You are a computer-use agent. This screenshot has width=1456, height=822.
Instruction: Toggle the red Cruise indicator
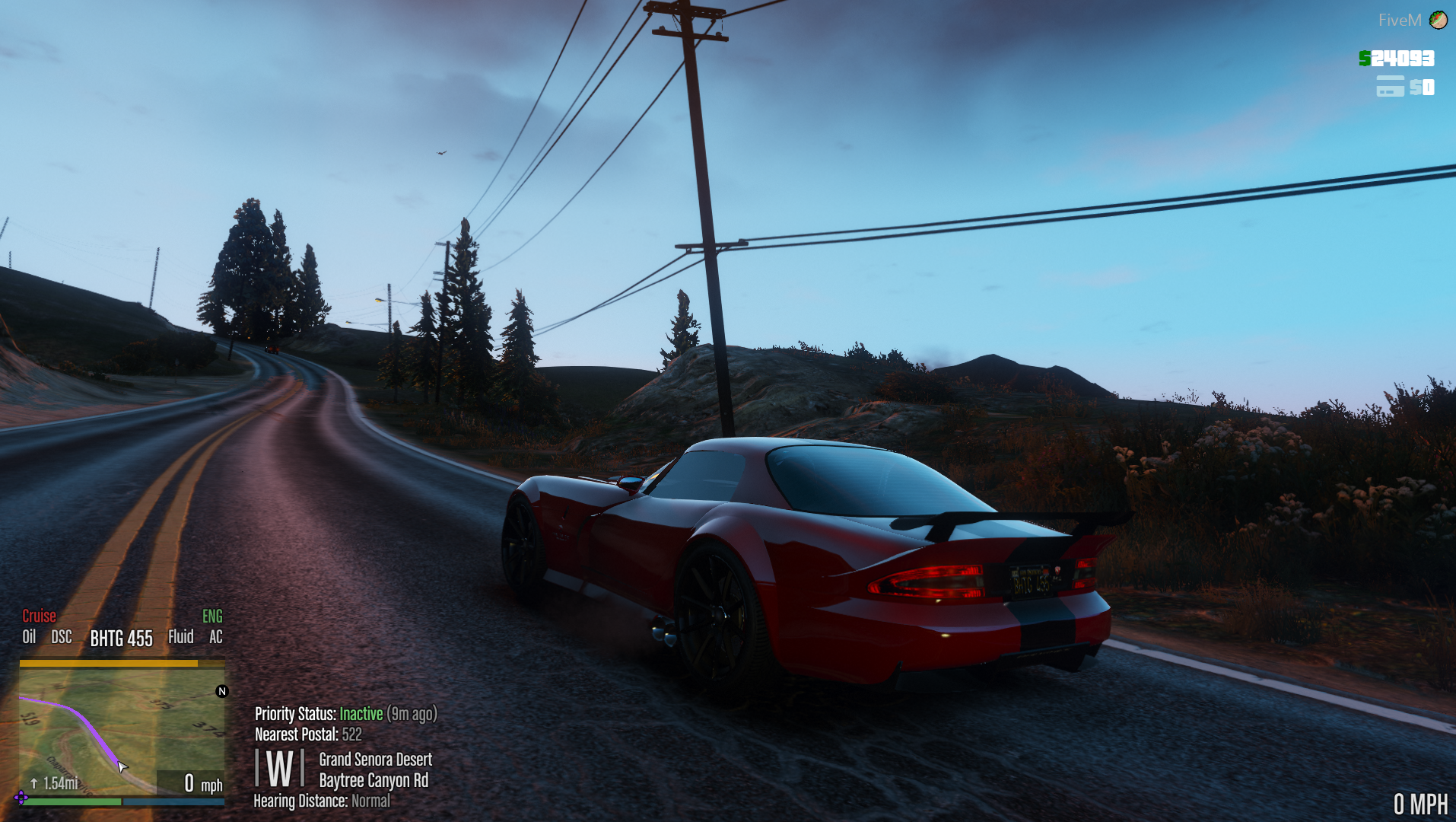[39, 616]
